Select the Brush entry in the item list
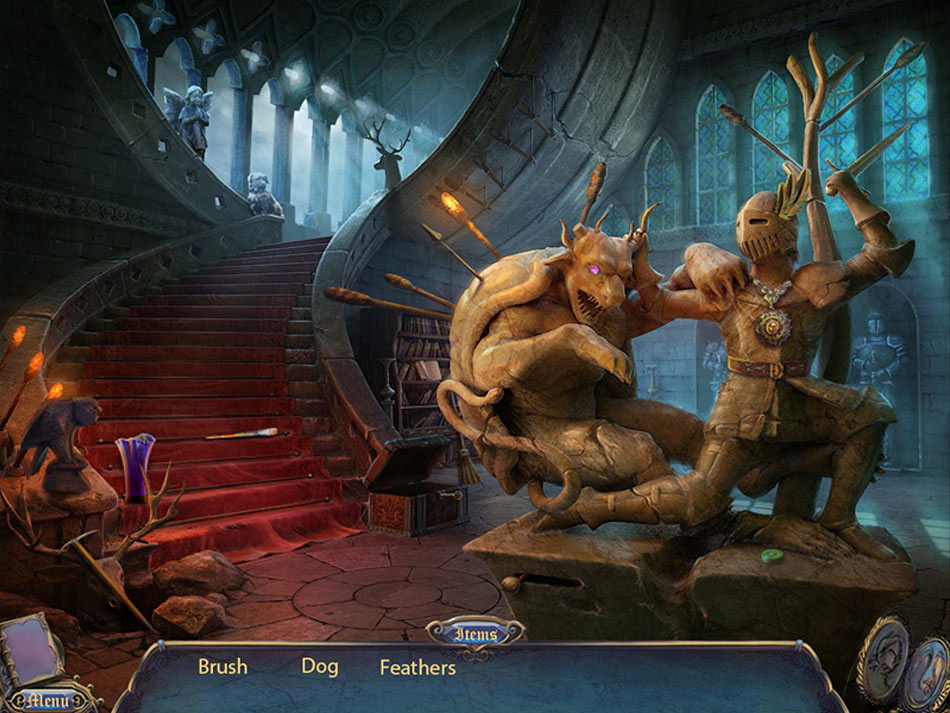Viewport: 950px width, 713px height. pyautogui.click(x=222, y=667)
